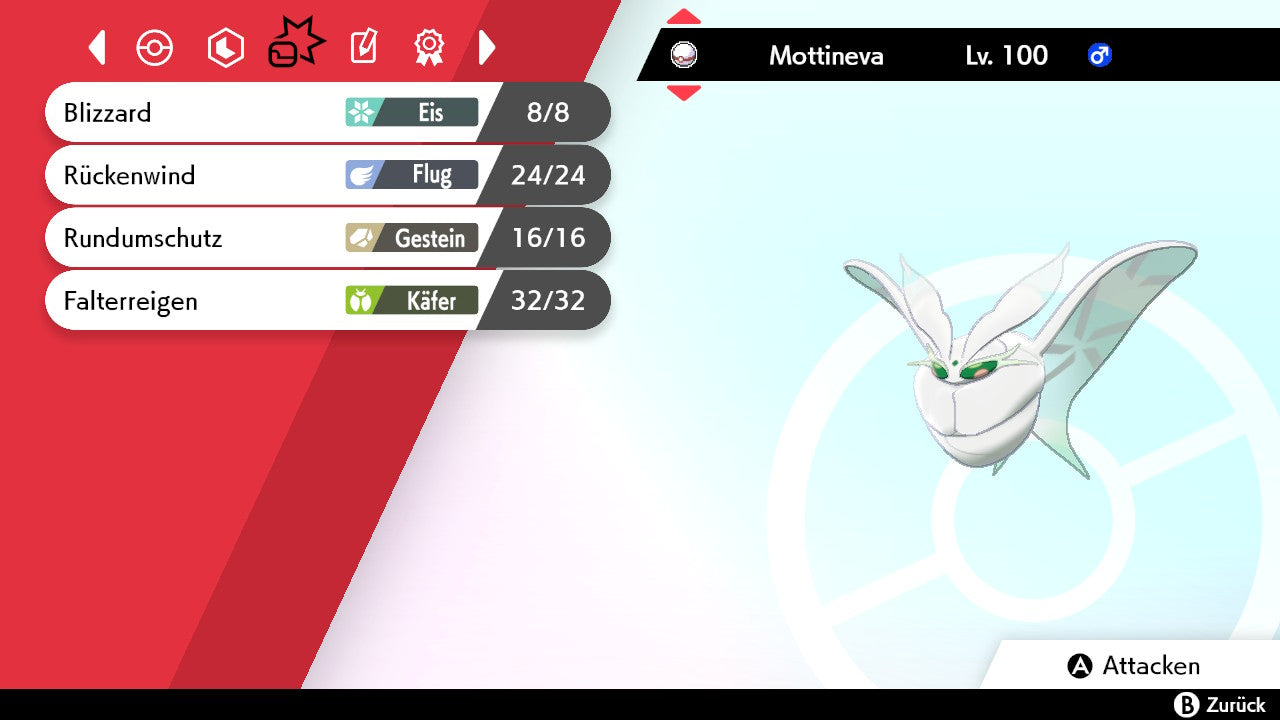This screenshot has width=1280, height=720.
Task: Open the Attacken option
Action: click(x=1134, y=666)
